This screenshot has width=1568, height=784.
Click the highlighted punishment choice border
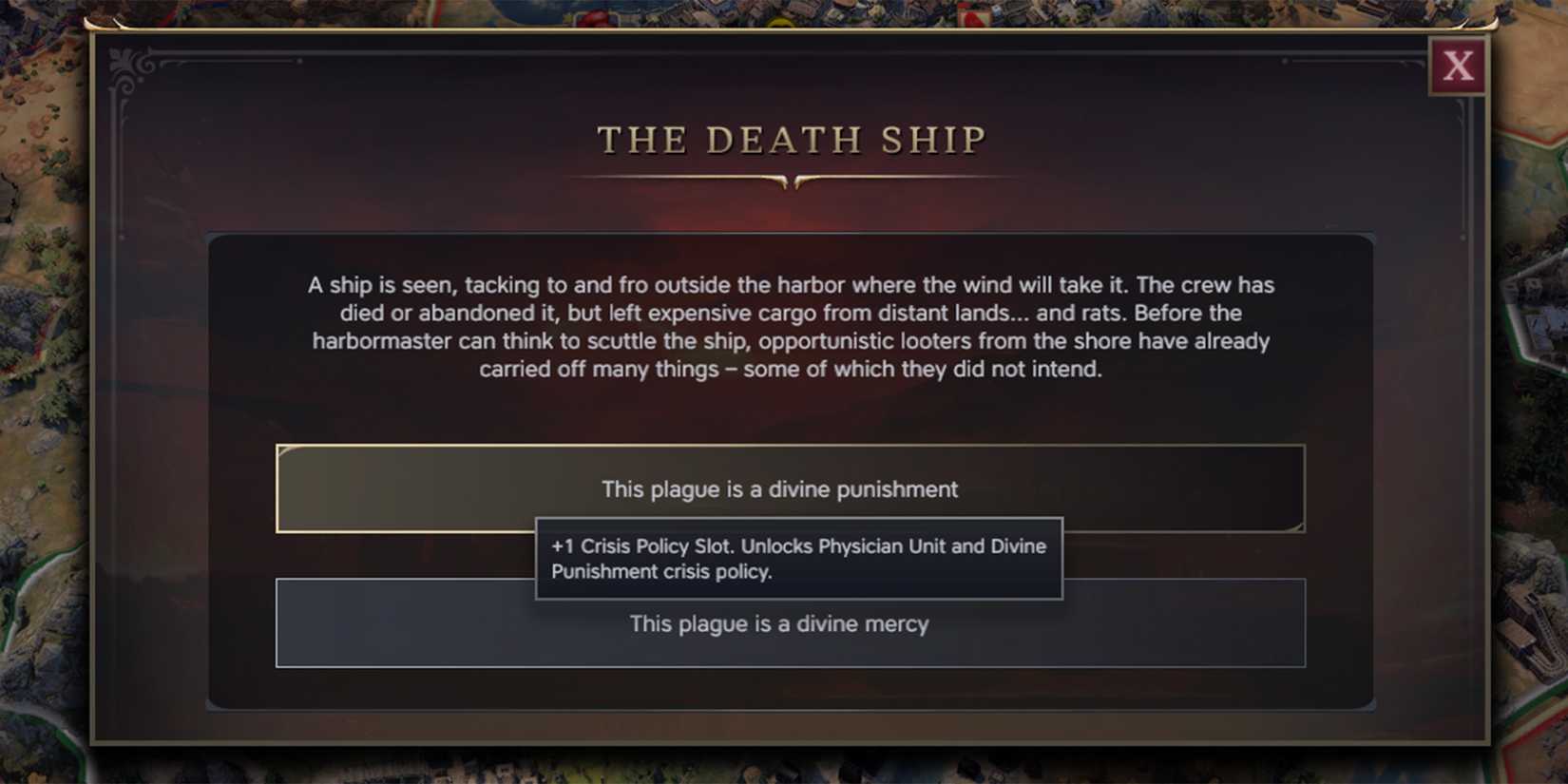[x=276, y=488]
